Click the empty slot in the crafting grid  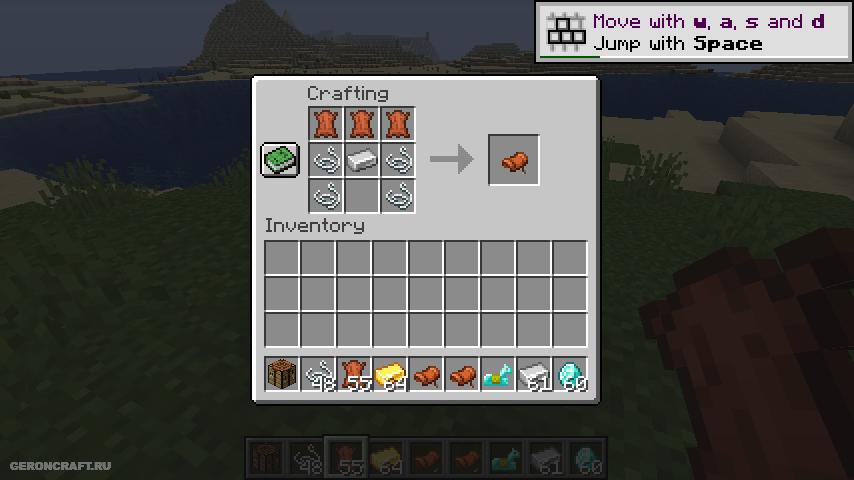361,195
